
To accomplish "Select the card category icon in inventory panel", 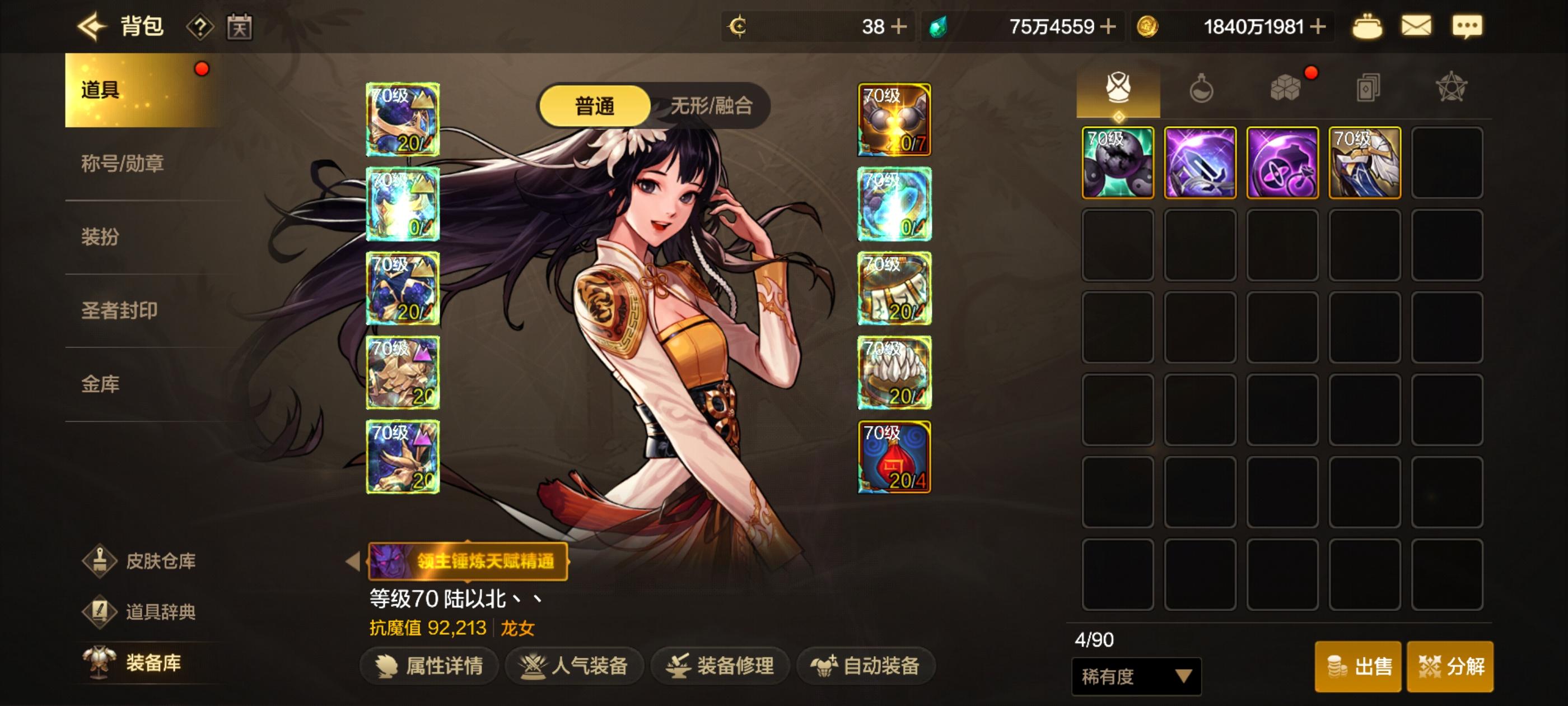I will click(1367, 89).
